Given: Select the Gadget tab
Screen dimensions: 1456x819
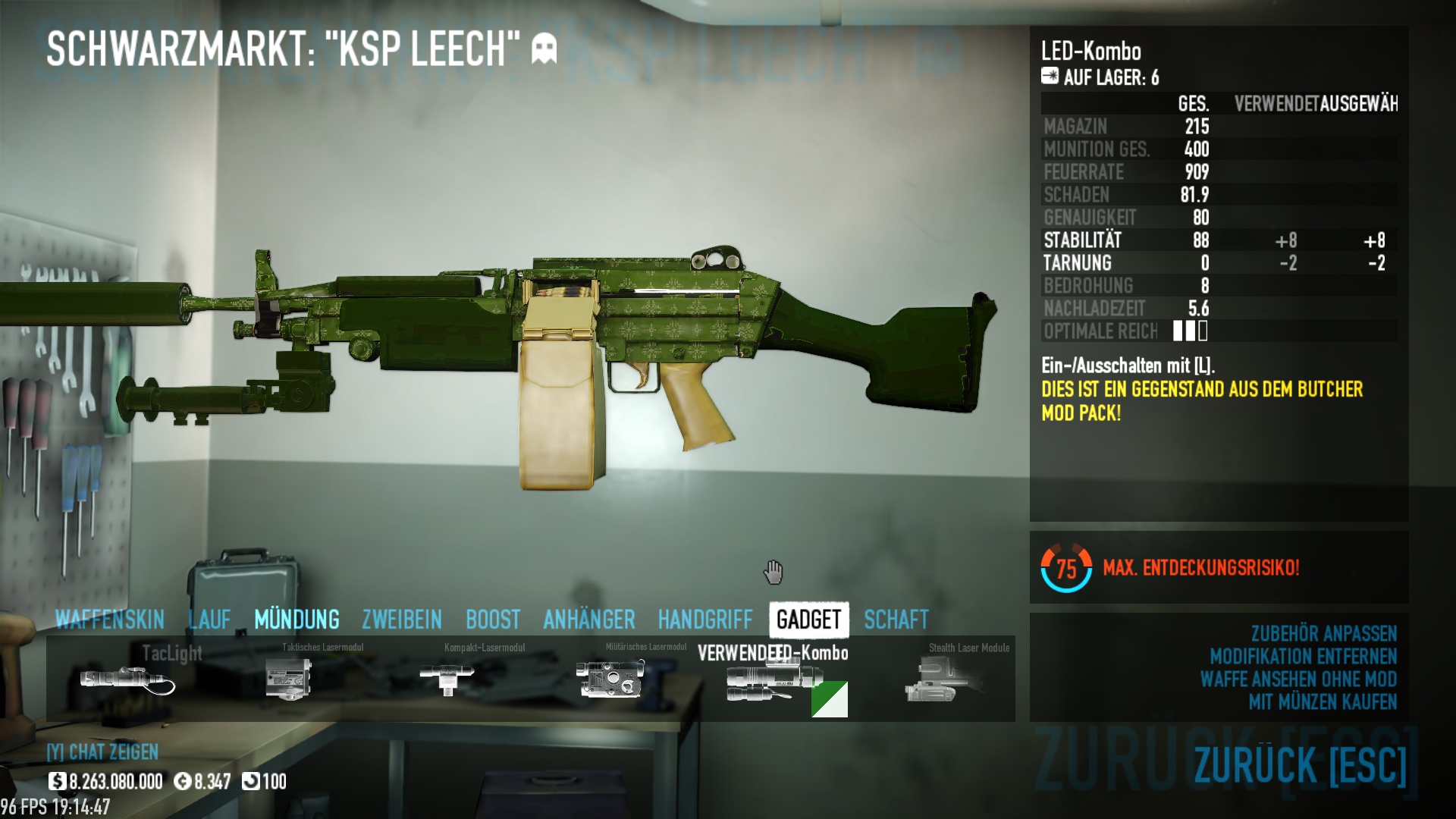Looking at the screenshot, I should (x=808, y=620).
